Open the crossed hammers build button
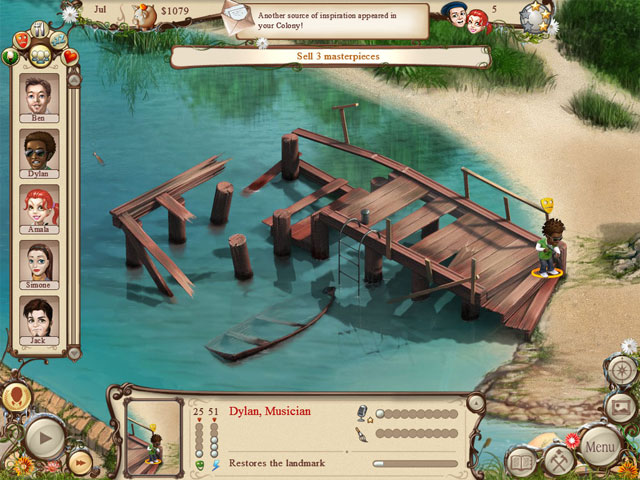This screenshot has width=640, height=480. (559, 458)
